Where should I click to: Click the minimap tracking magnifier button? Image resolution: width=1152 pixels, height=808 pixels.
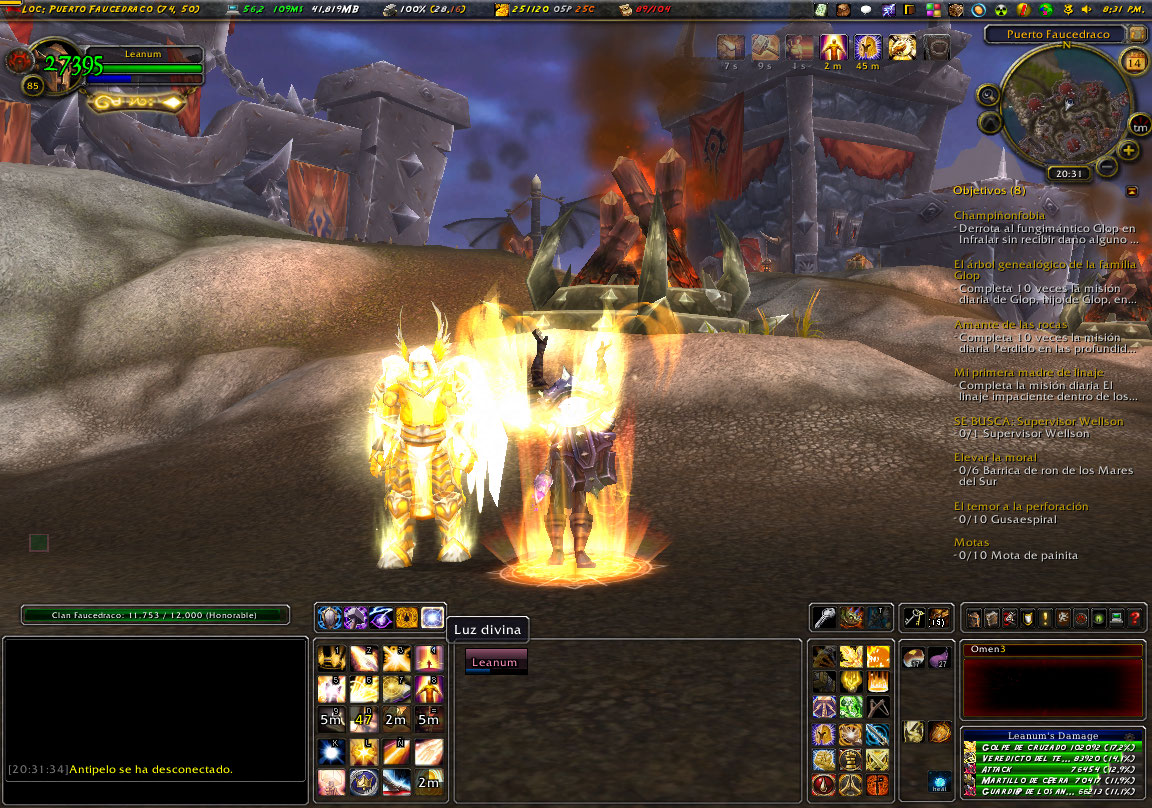pyautogui.click(x=988, y=96)
